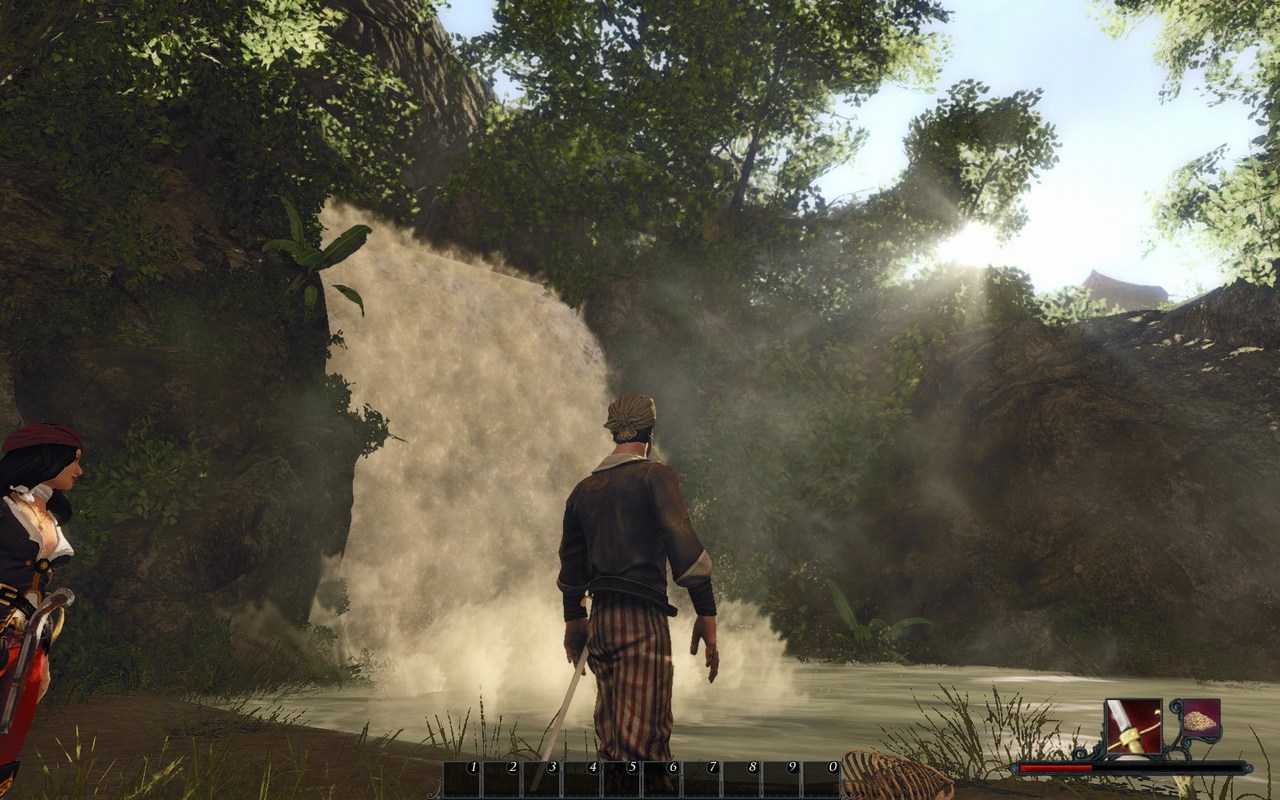Activate quick slot number 0
1280x800 pixels.
[823, 780]
